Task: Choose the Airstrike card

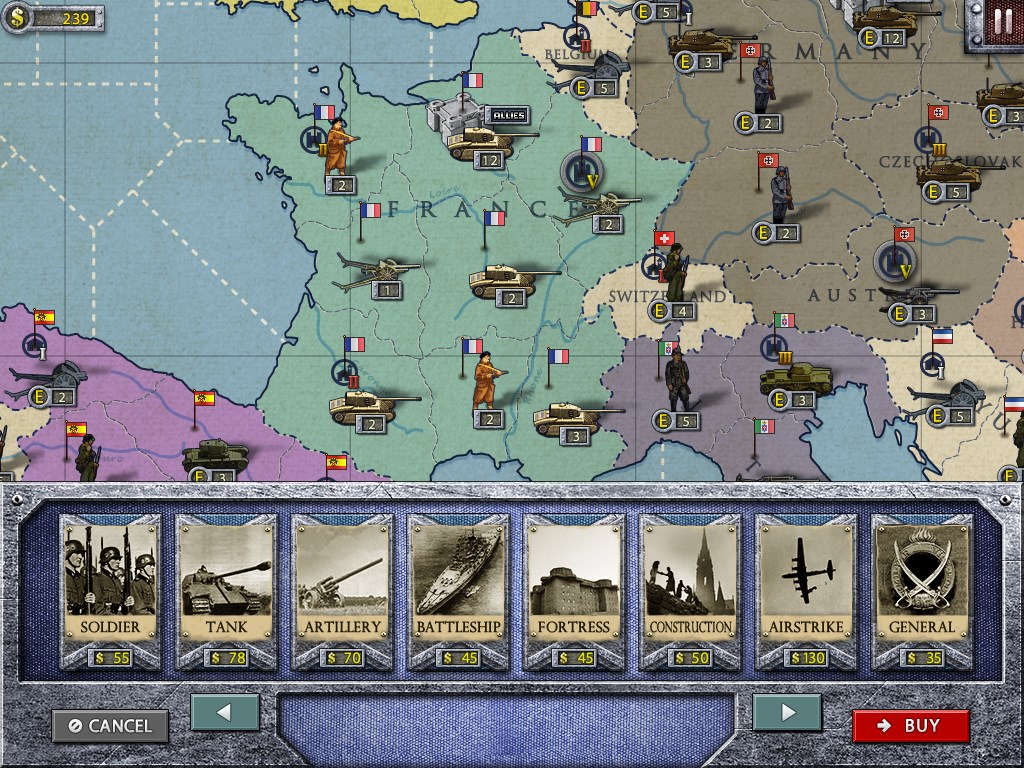Action: pos(806,590)
